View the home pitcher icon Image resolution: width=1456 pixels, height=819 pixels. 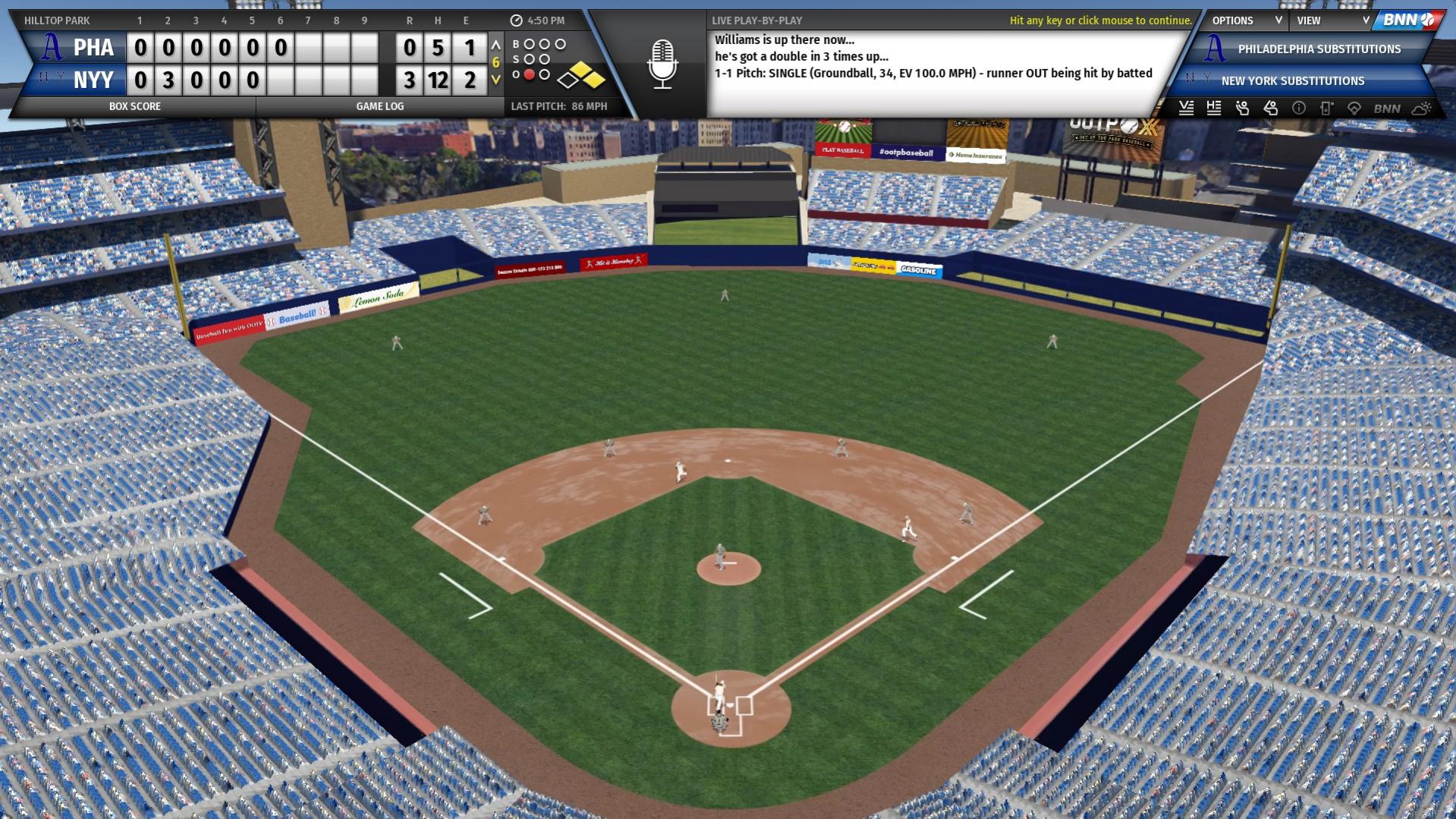click(1271, 109)
